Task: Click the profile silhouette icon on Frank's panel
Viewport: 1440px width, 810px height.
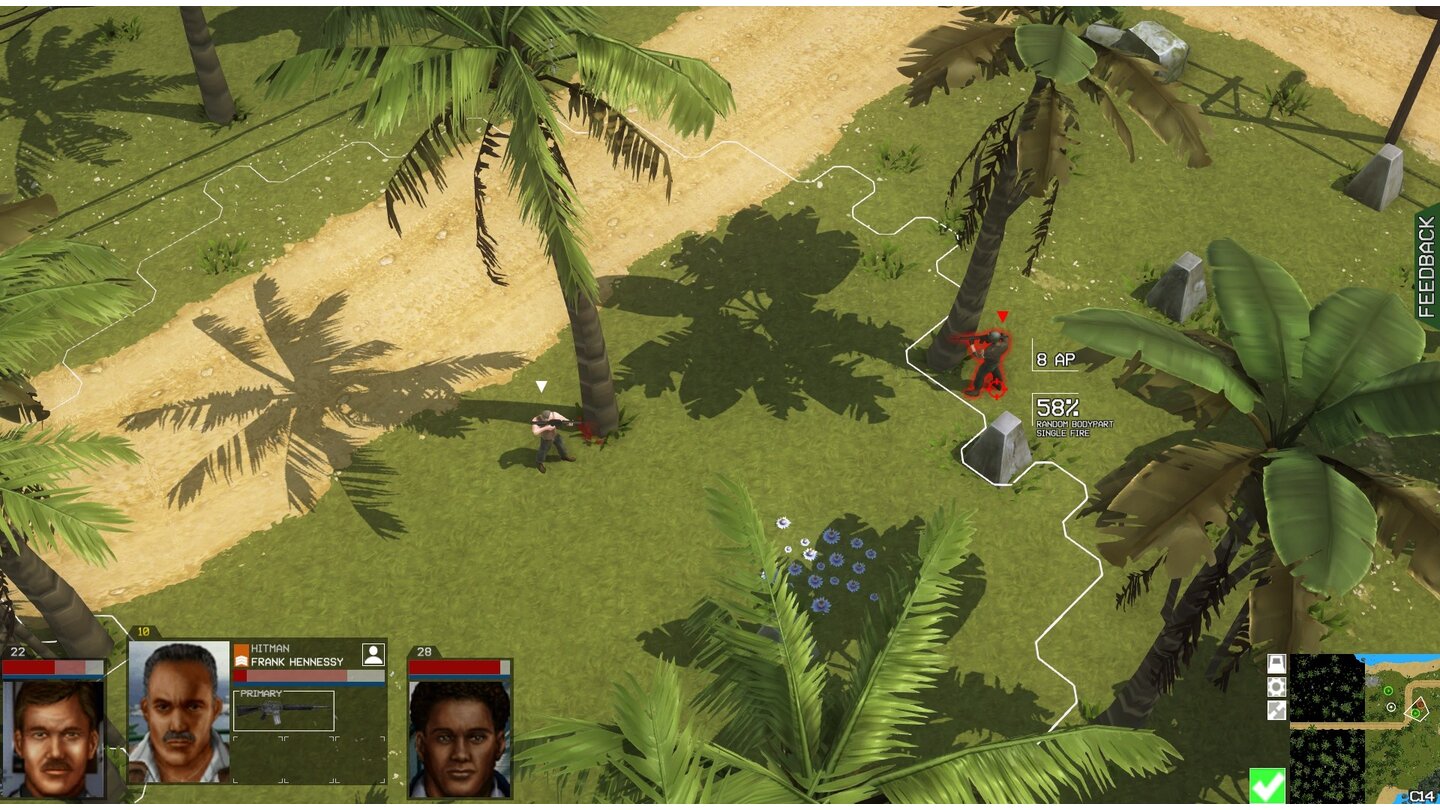Action: pos(374,655)
